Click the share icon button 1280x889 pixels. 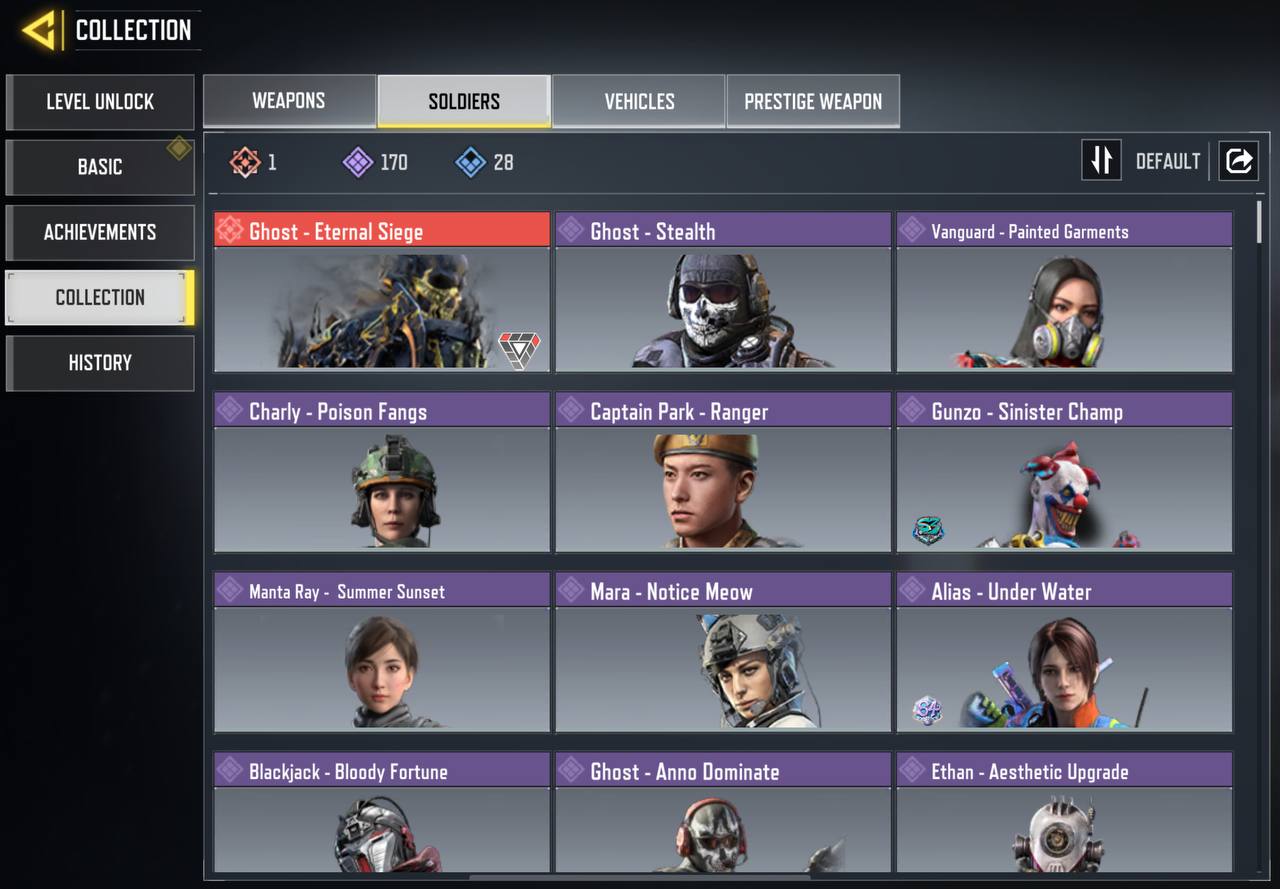coord(1238,160)
